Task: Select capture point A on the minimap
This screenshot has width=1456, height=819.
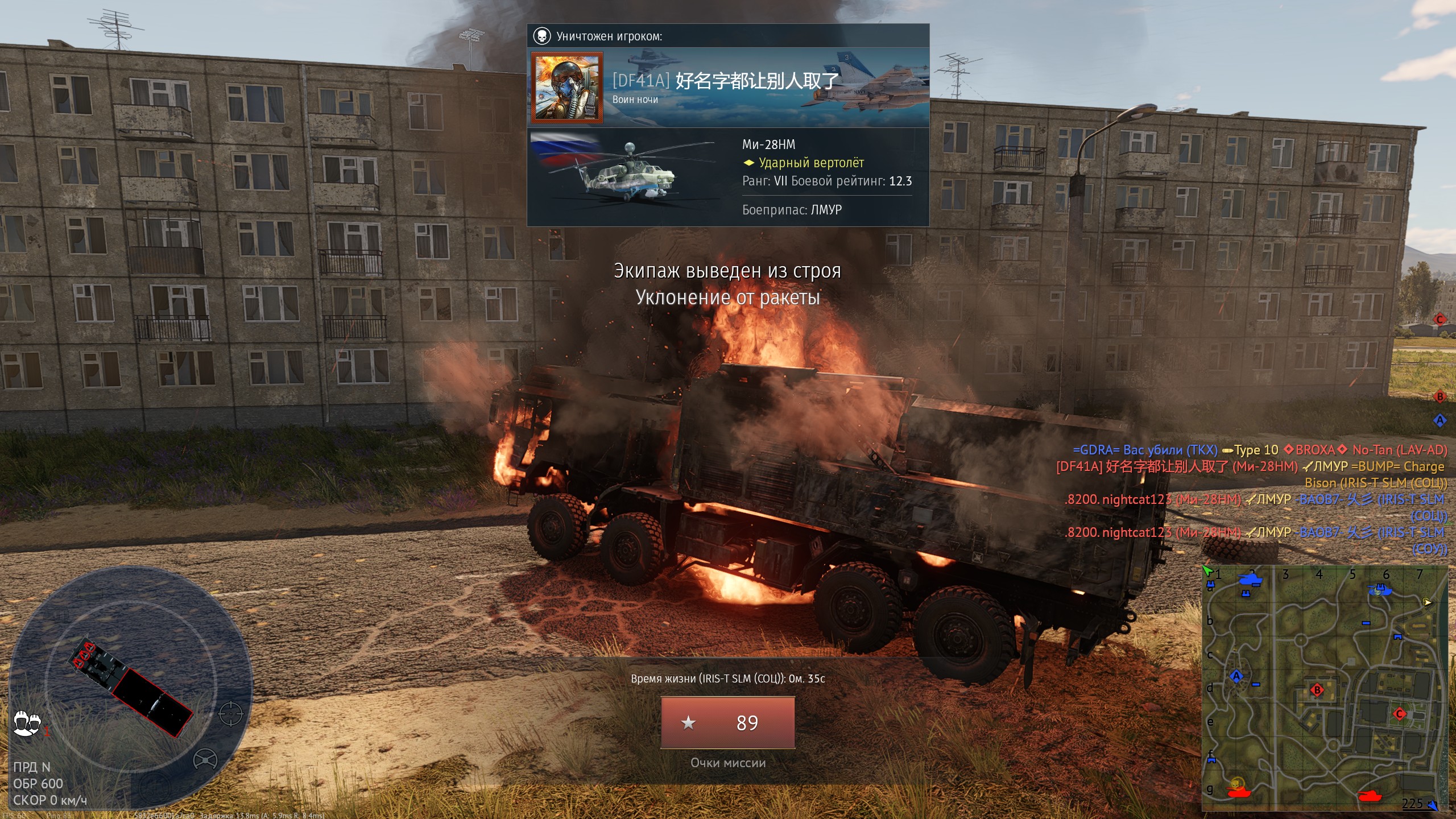Action: (x=1236, y=676)
